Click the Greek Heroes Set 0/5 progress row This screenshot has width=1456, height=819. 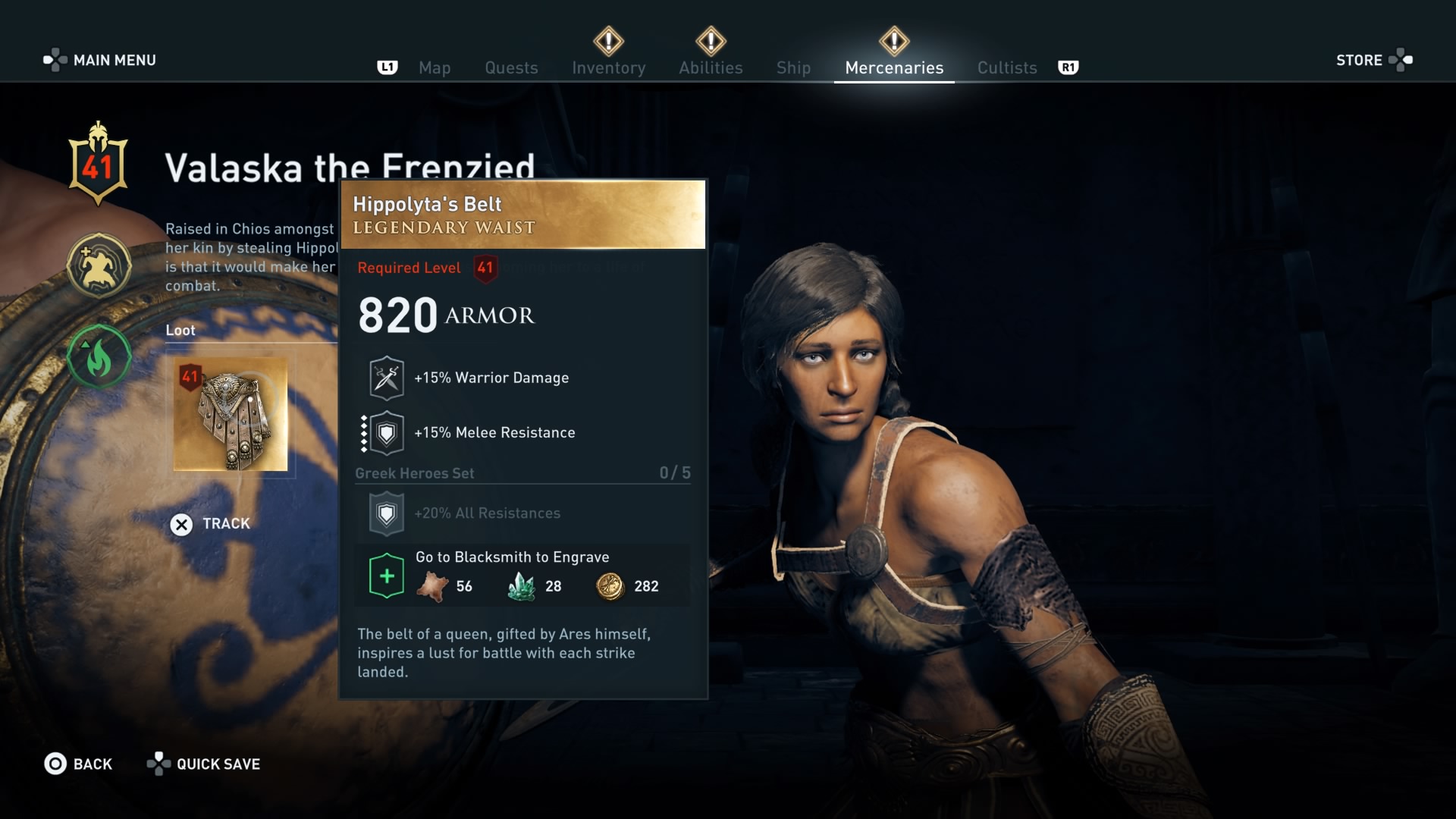click(522, 472)
